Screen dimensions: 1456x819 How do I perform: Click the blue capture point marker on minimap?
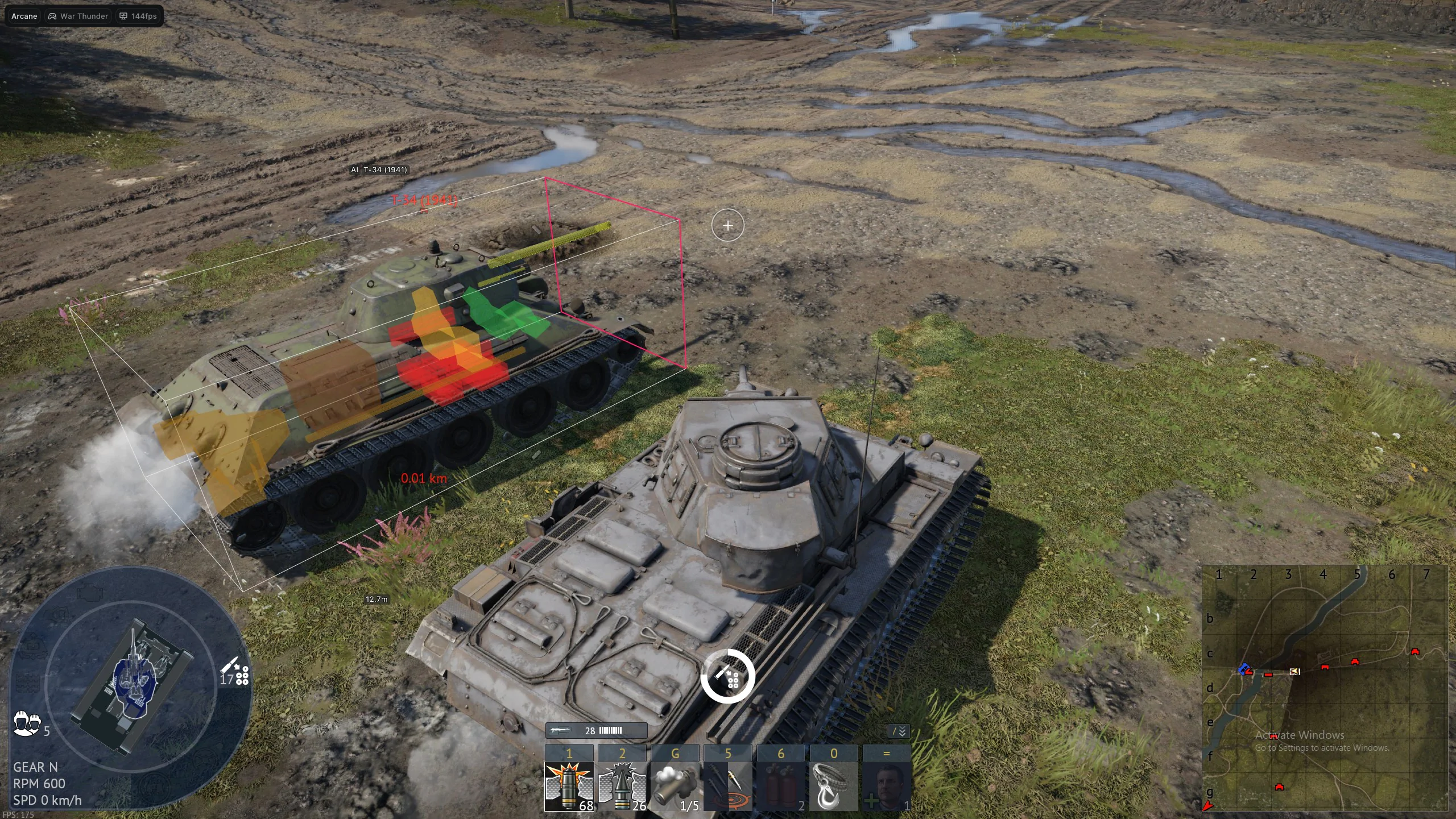[1244, 668]
